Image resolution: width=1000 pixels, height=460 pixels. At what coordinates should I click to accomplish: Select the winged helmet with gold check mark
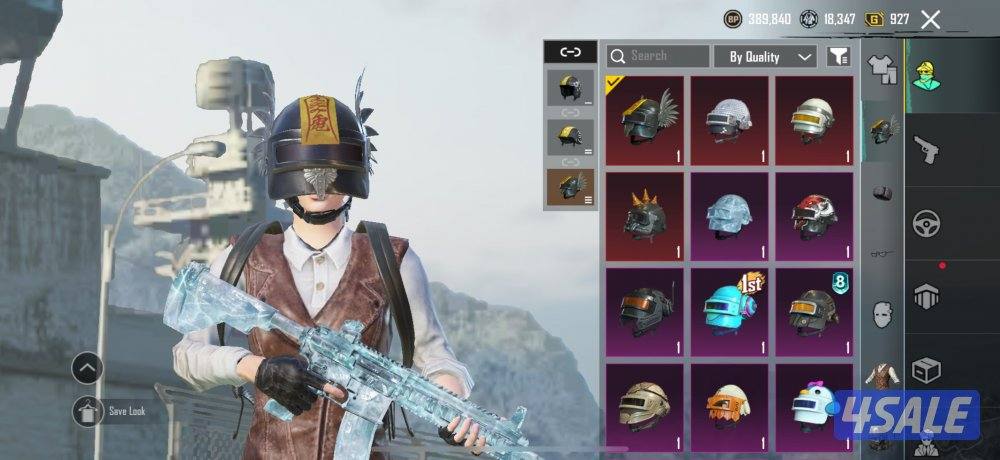pos(646,120)
